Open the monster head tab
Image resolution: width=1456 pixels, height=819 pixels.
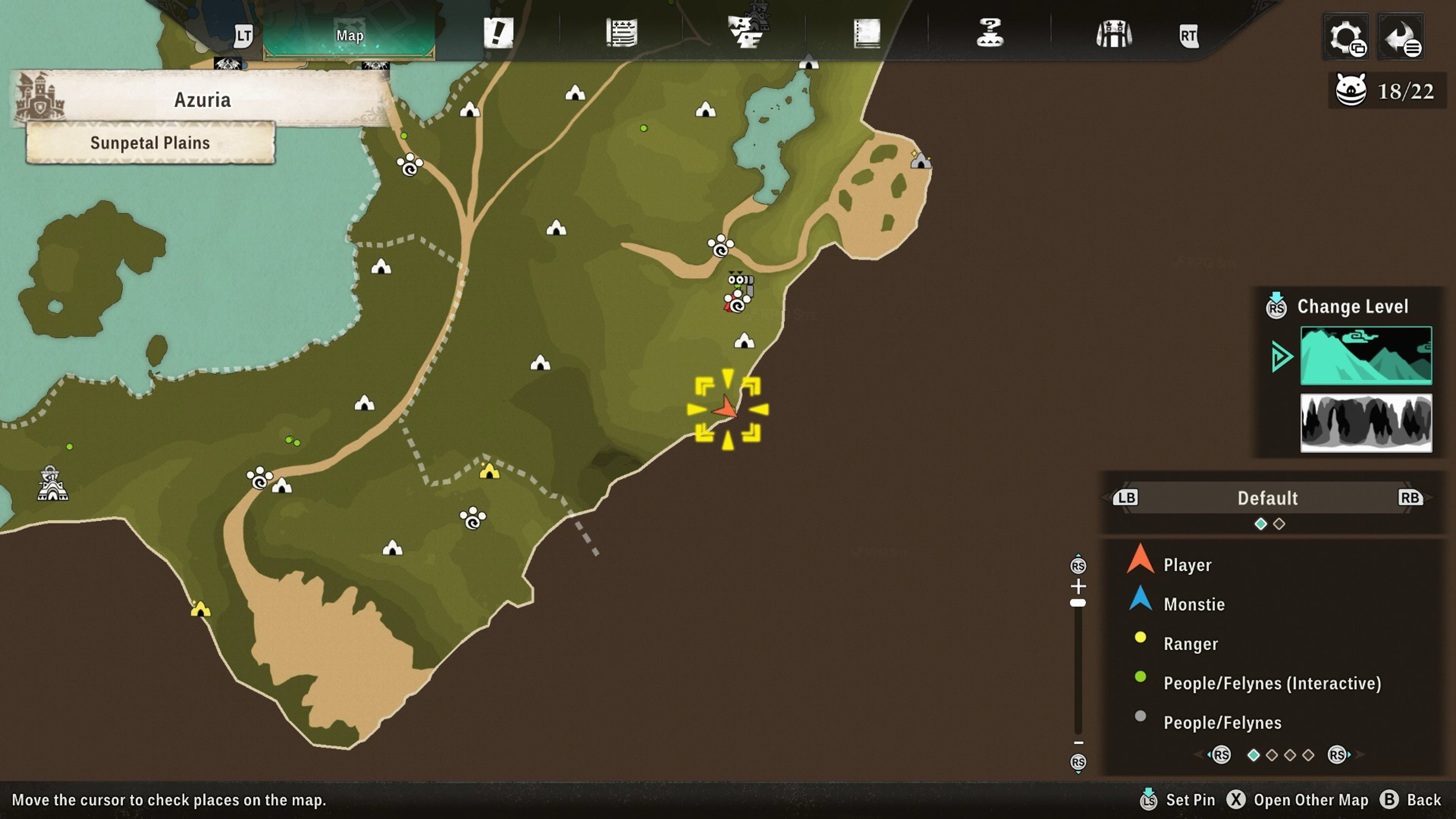point(745,32)
